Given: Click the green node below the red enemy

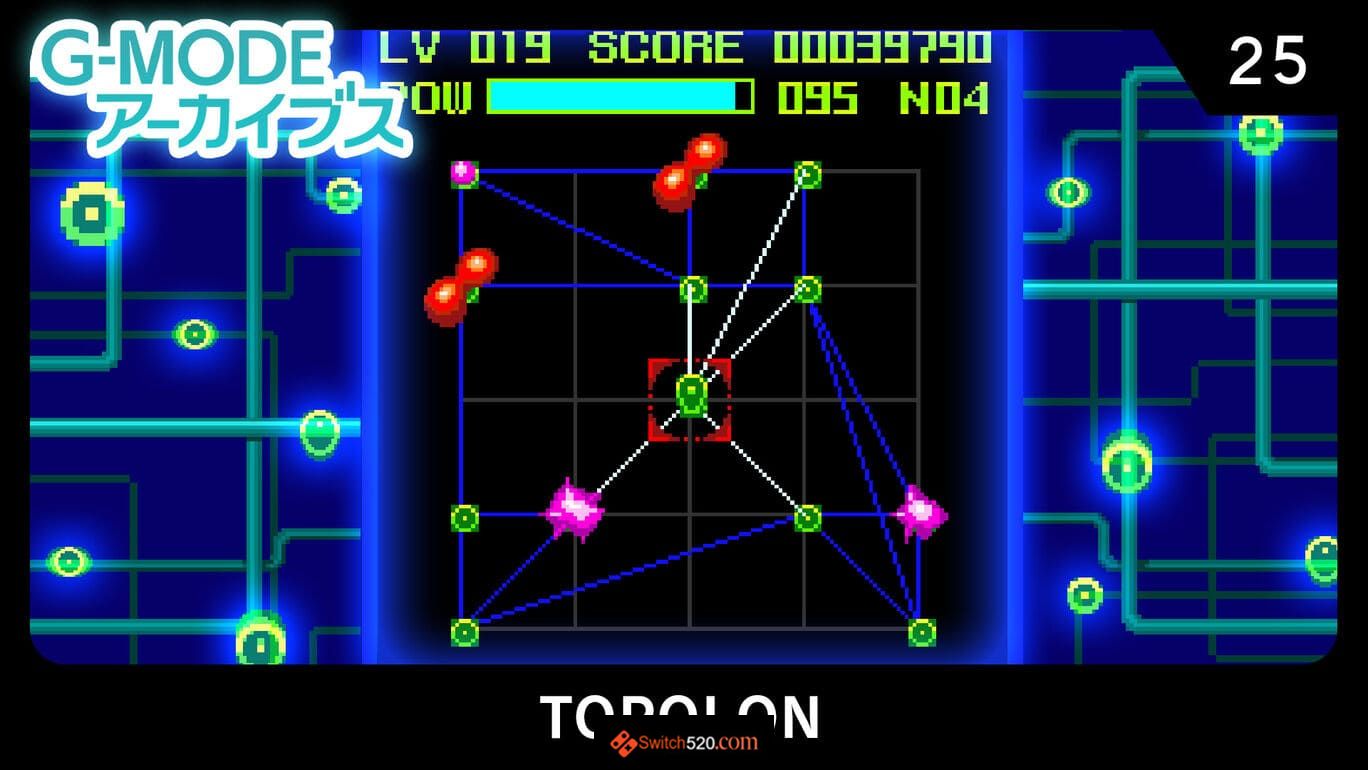Looking at the screenshot, I should [691, 290].
